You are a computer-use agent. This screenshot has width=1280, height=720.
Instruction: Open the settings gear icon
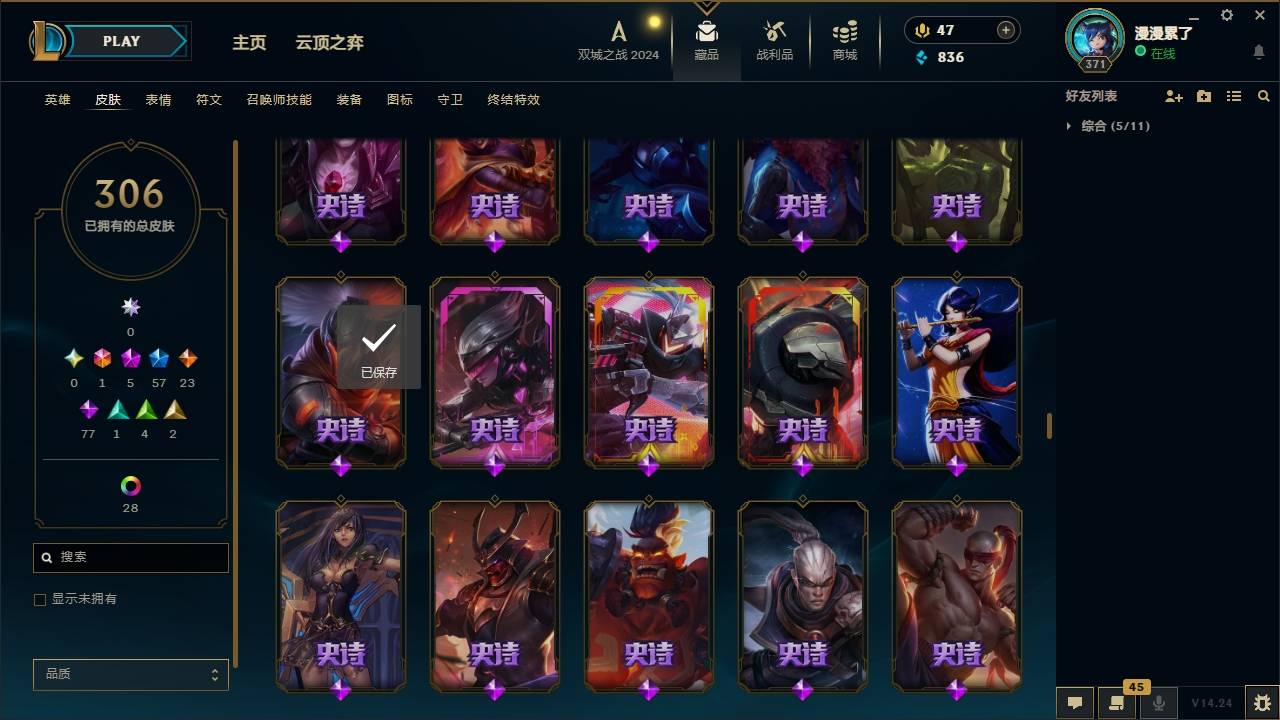click(x=1226, y=15)
